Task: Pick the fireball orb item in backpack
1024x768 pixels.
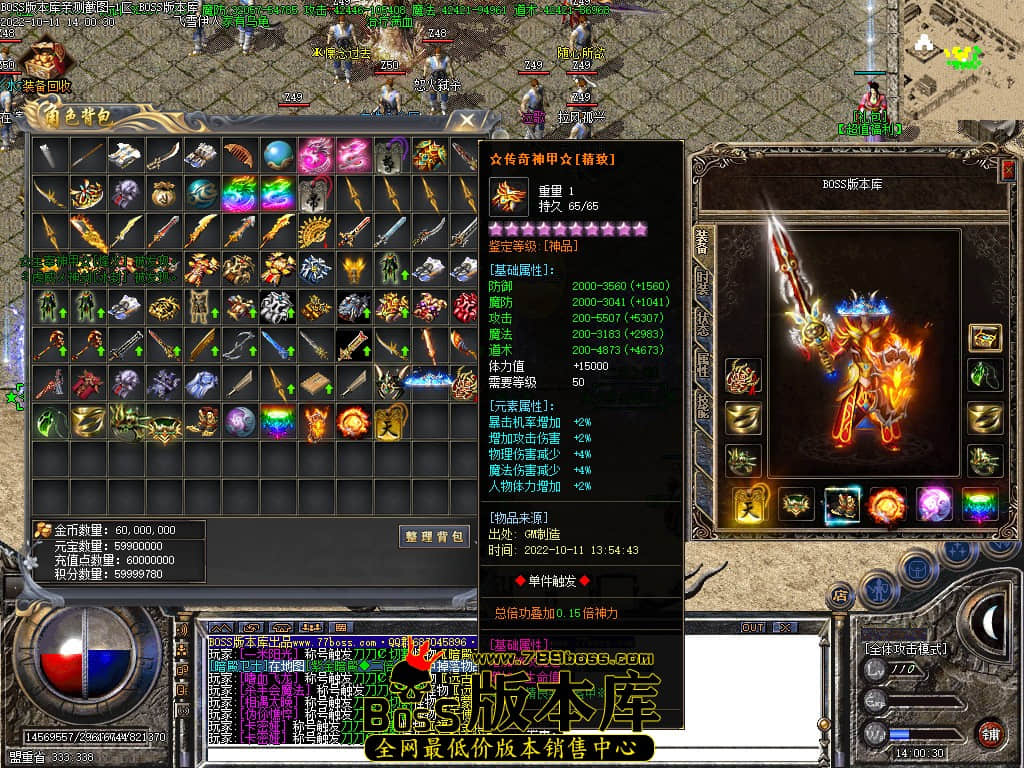Action: coord(353,421)
